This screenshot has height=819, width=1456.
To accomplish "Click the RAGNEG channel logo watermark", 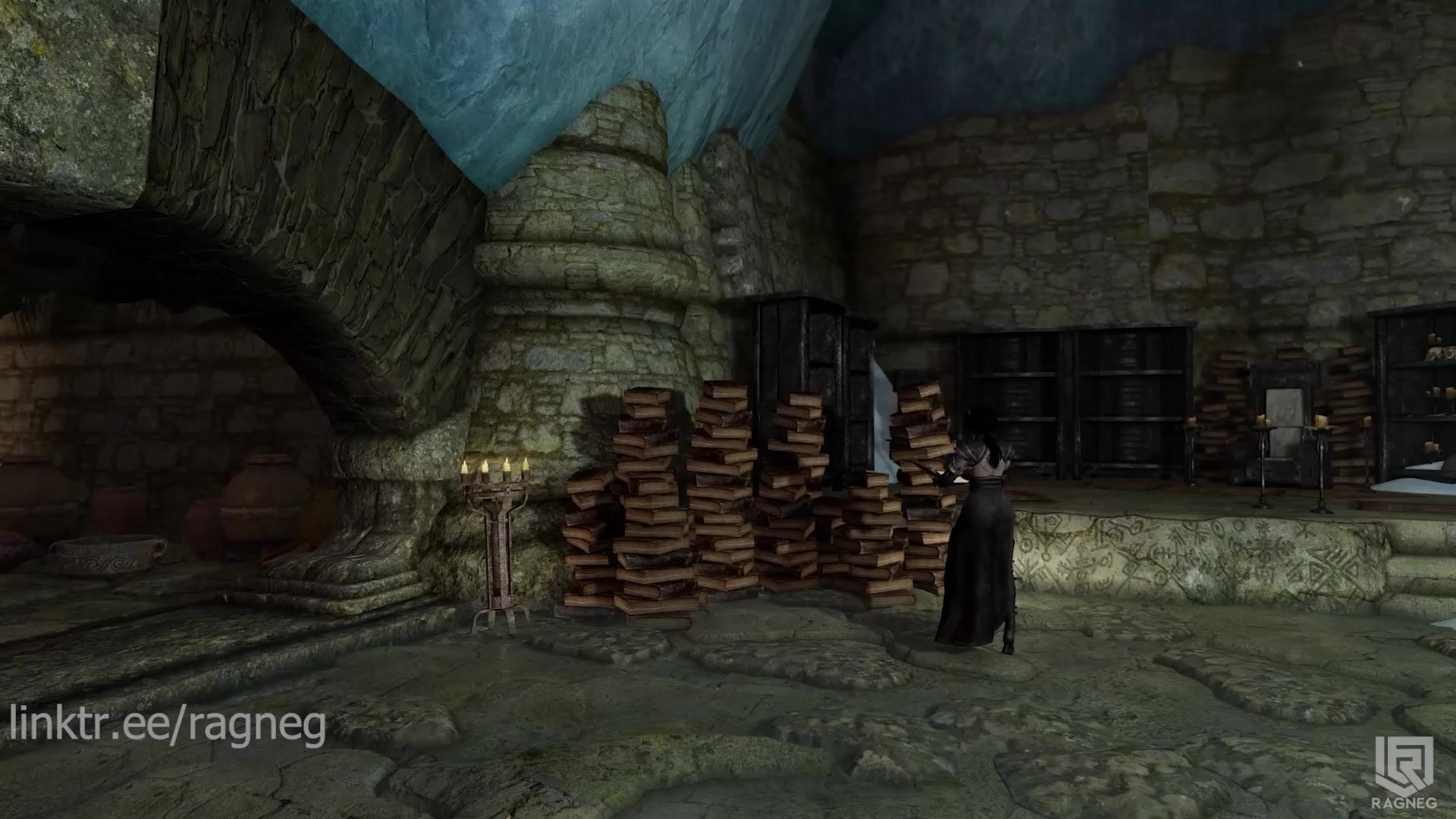I will (x=1404, y=773).
